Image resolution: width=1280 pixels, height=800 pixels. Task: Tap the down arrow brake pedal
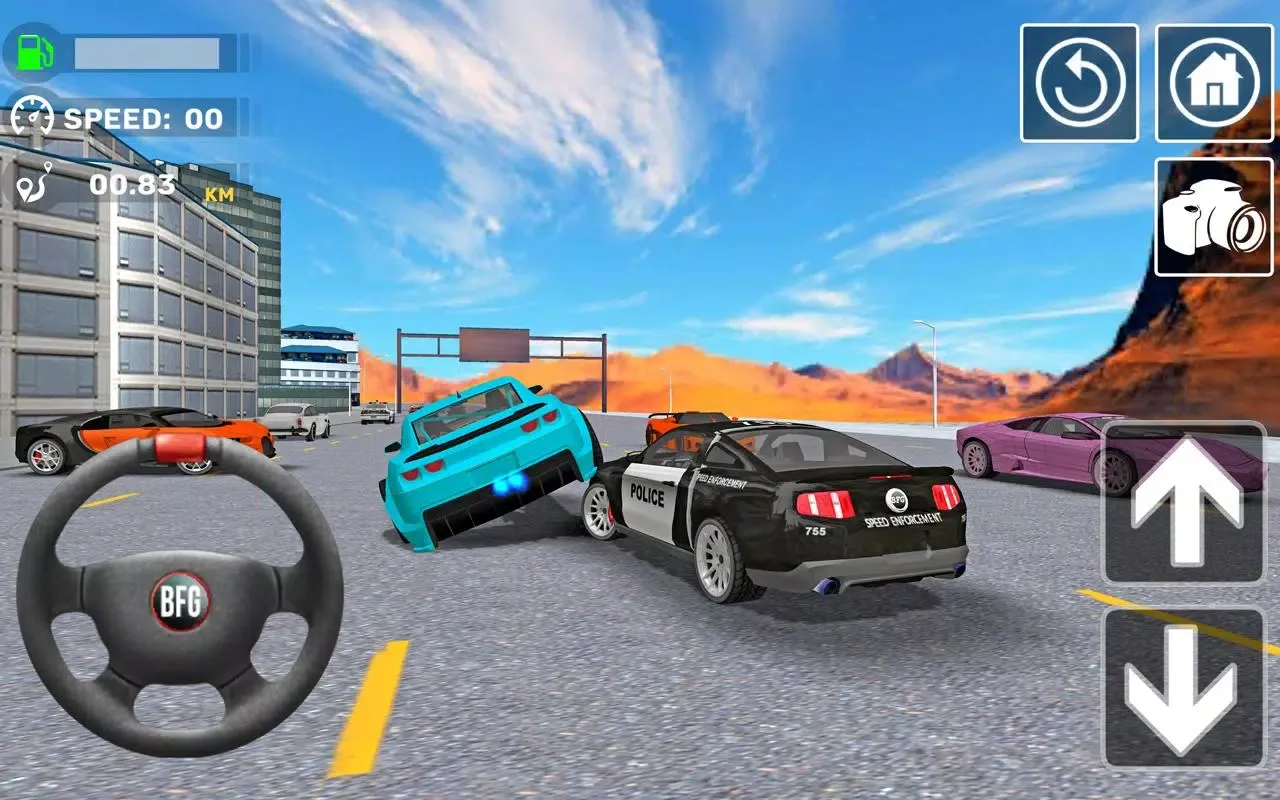pos(1184,688)
